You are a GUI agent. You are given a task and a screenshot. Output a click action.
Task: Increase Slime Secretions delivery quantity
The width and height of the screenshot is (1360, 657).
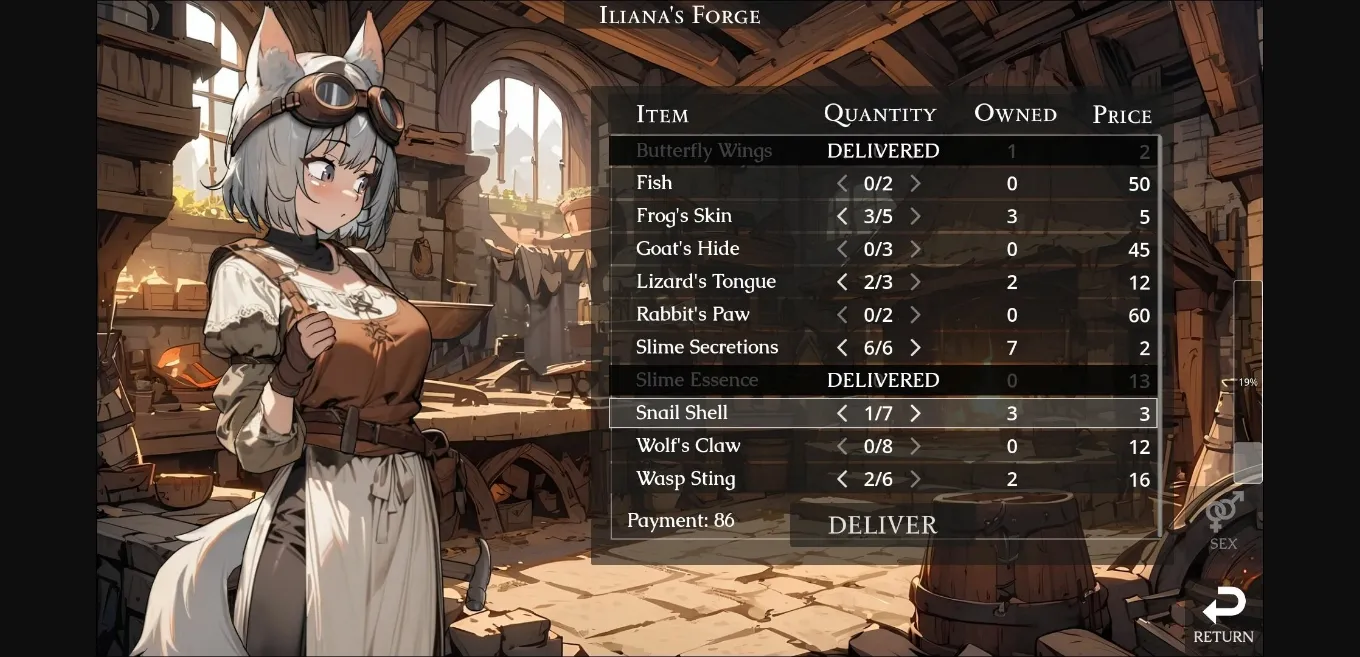[x=915, y=348]
